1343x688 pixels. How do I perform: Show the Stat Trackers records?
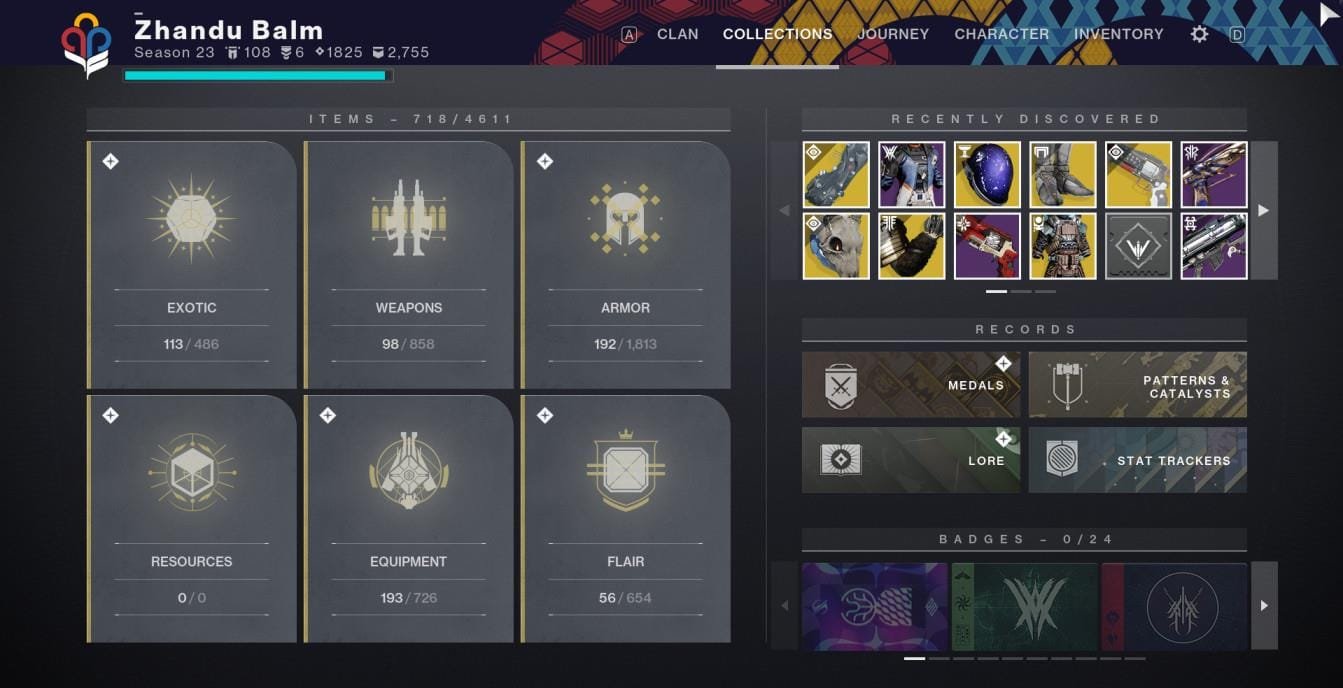click(x=1137, y=460)
